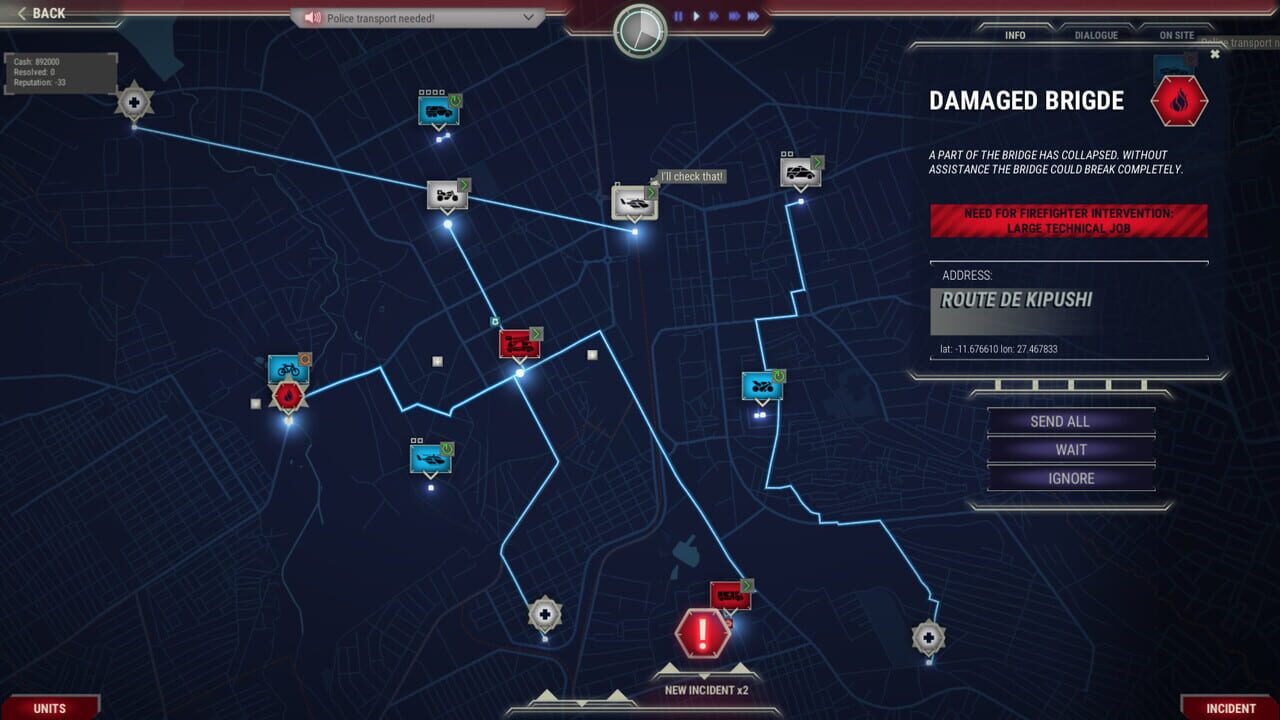Open the ON SITE tab

click(x=1175, y=35)
